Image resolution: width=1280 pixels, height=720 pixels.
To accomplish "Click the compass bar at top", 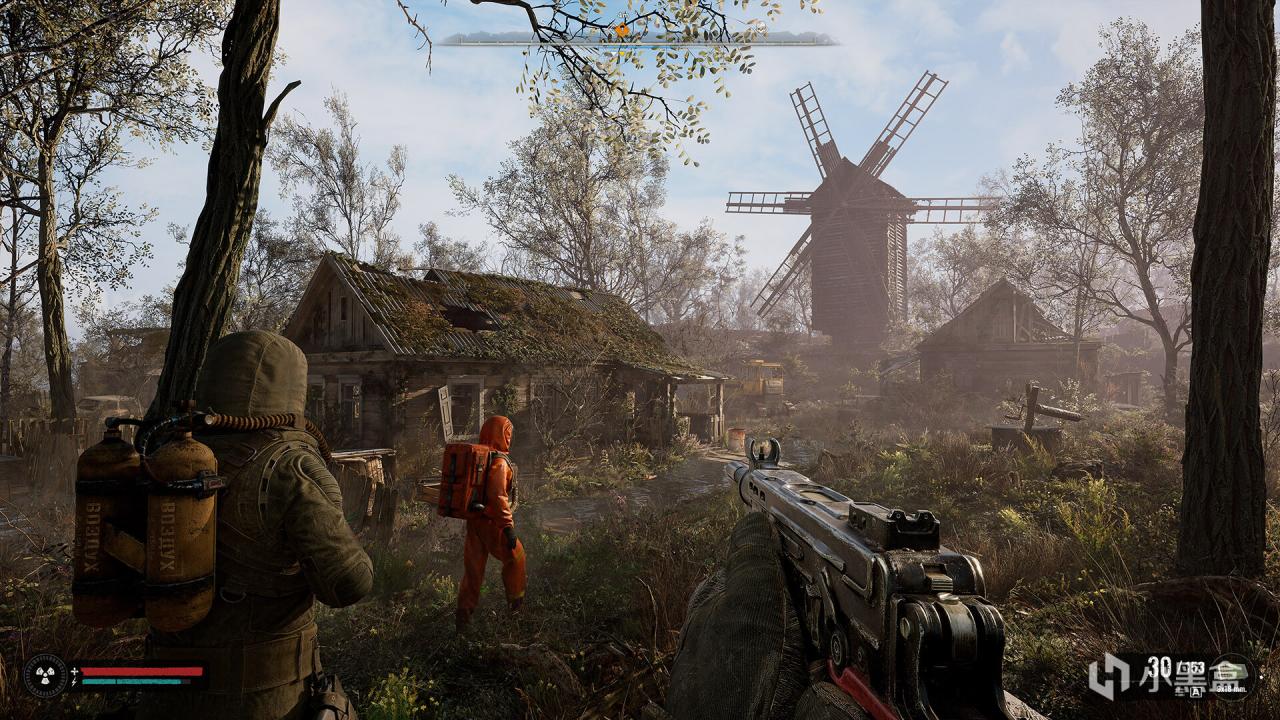I will [x=638, y=39].
